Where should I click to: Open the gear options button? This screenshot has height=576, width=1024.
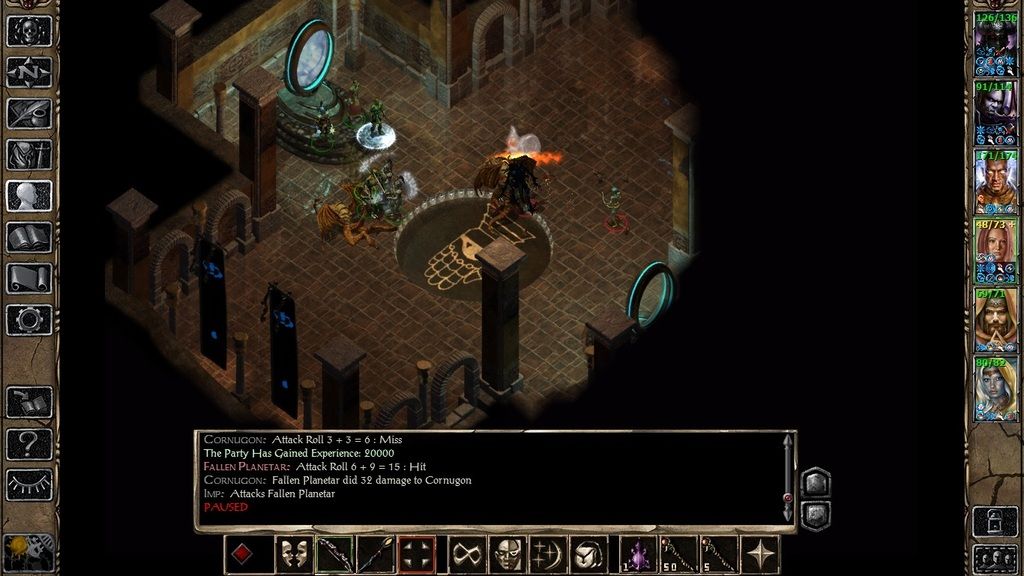coord(29,319)
